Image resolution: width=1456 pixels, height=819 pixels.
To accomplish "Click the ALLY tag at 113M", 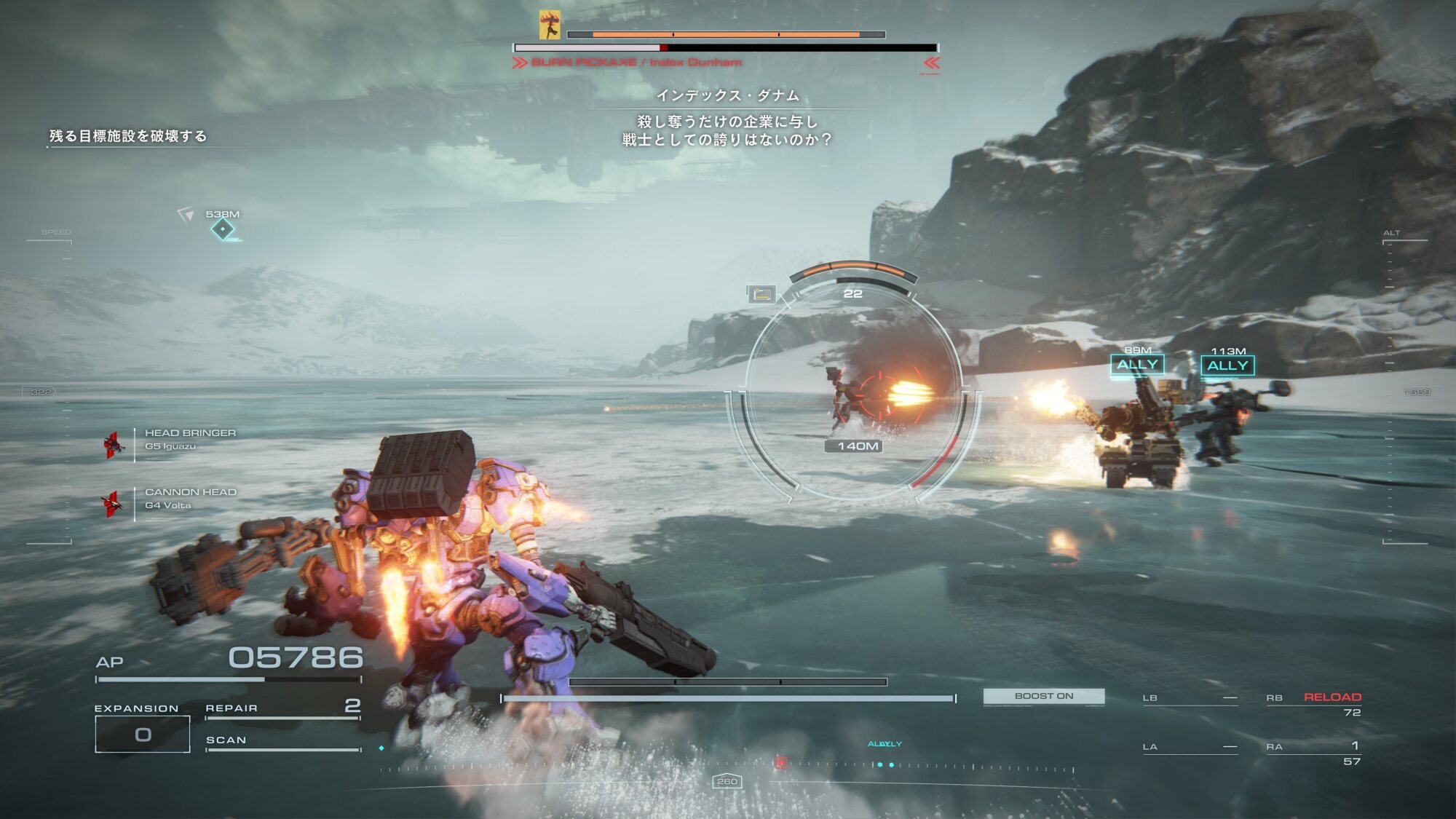I will [x=1227, y=365].
